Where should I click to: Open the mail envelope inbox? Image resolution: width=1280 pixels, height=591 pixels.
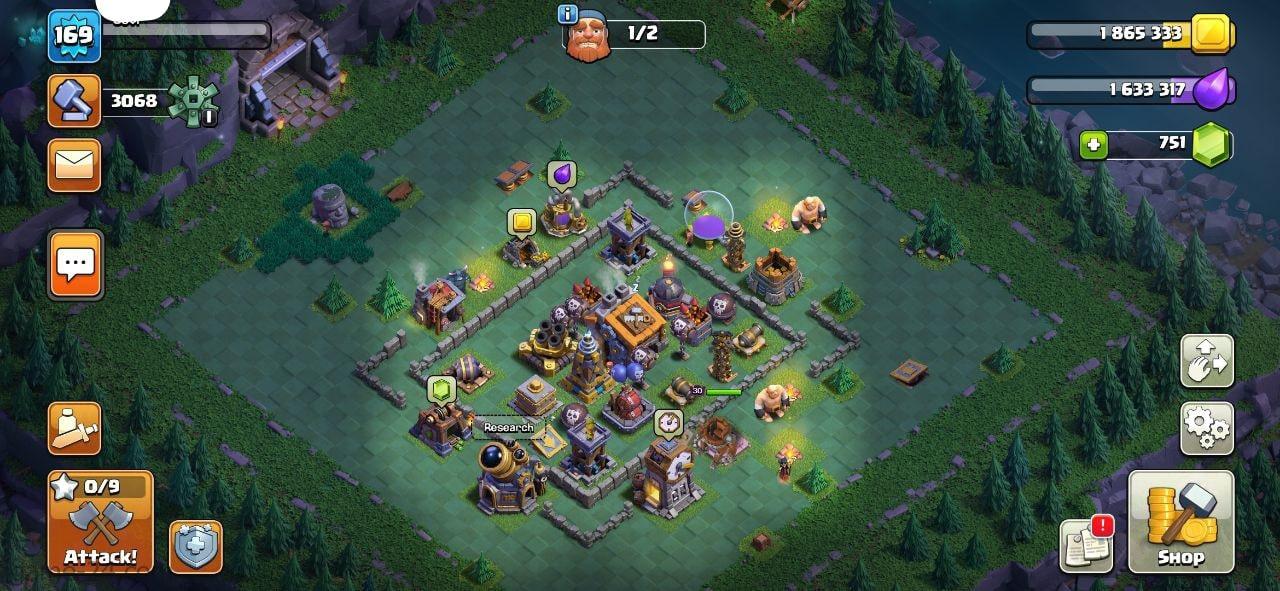pyautogui.click(x=75, y=165)
